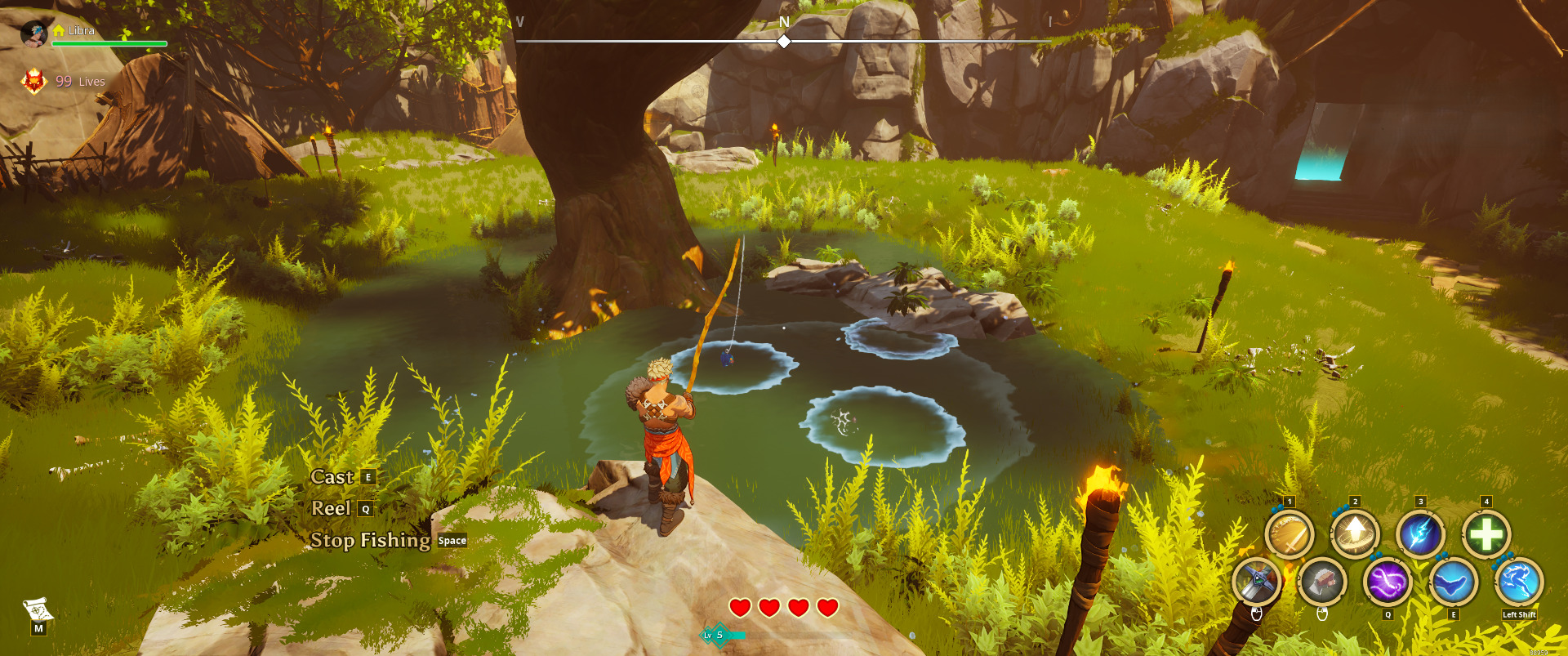Activate the purple swirling energy ability

point(1388,582)
